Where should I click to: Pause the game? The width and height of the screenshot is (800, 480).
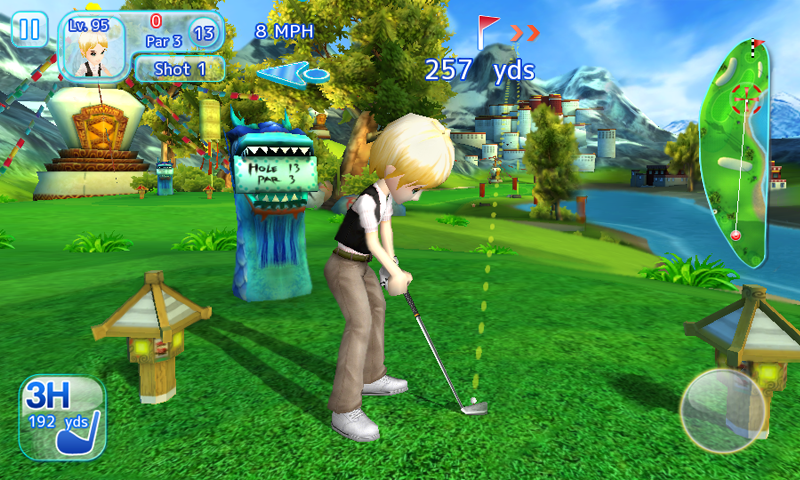tap(30, 29)
